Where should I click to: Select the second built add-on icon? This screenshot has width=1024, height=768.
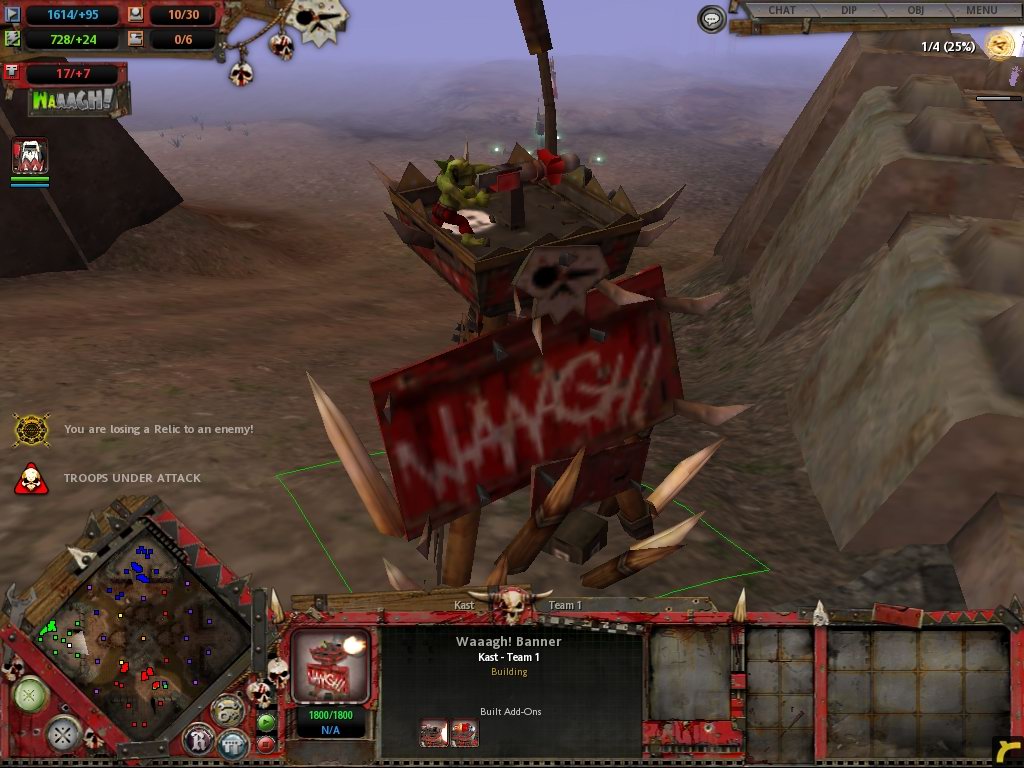(464, 734)
